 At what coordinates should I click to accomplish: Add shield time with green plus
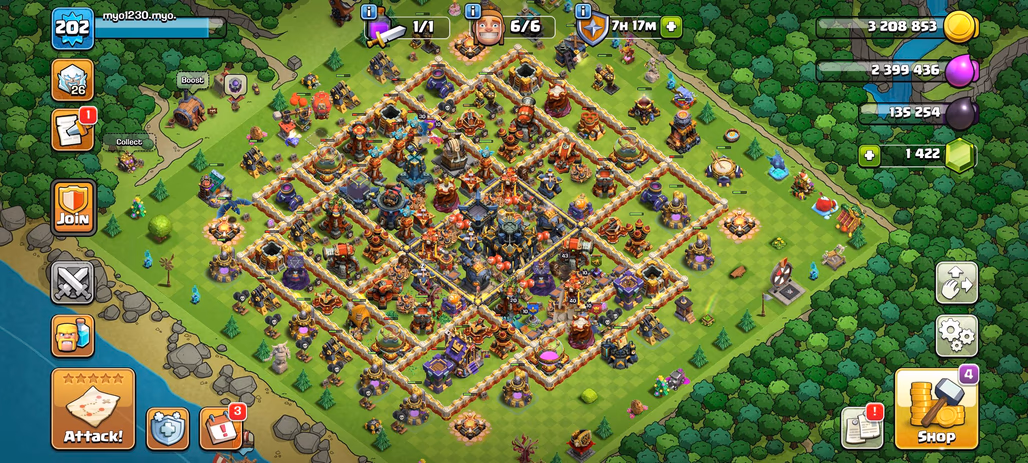(671, 26)
